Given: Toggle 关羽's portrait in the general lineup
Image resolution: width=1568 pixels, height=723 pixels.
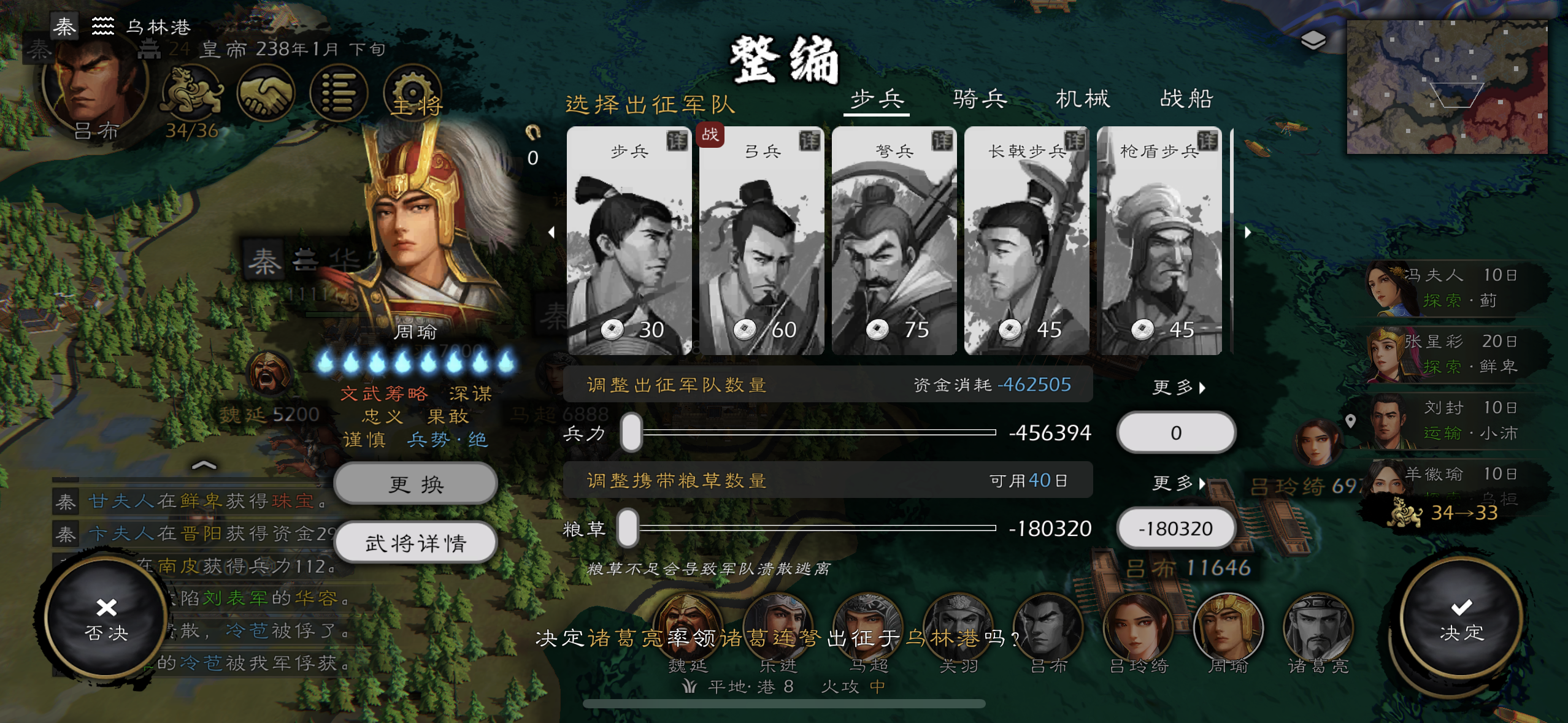Looking at the screenshot, I should (x=959, y=627).
